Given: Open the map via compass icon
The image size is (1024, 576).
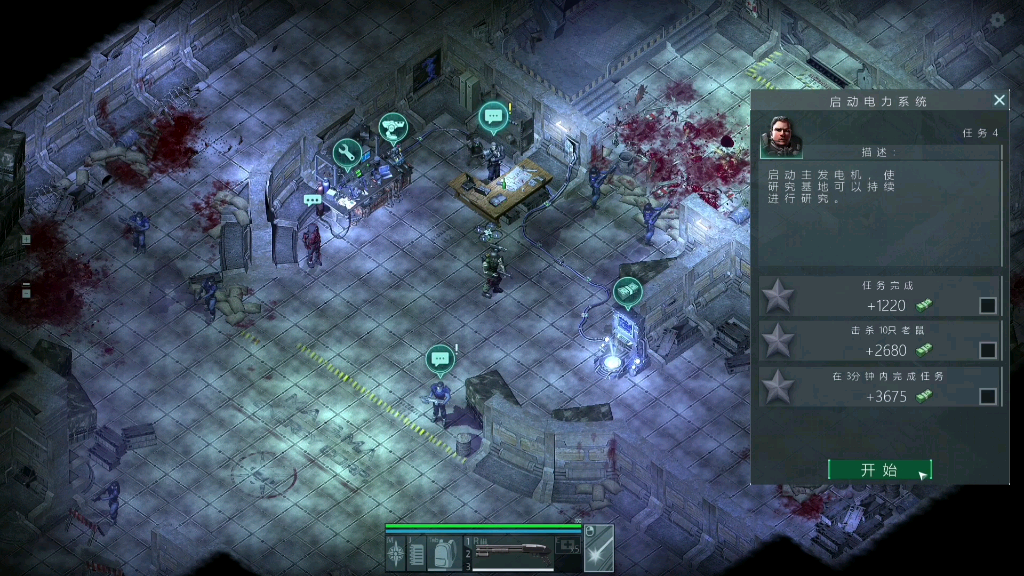Looking at the screenshot, I should click(396, 553).
